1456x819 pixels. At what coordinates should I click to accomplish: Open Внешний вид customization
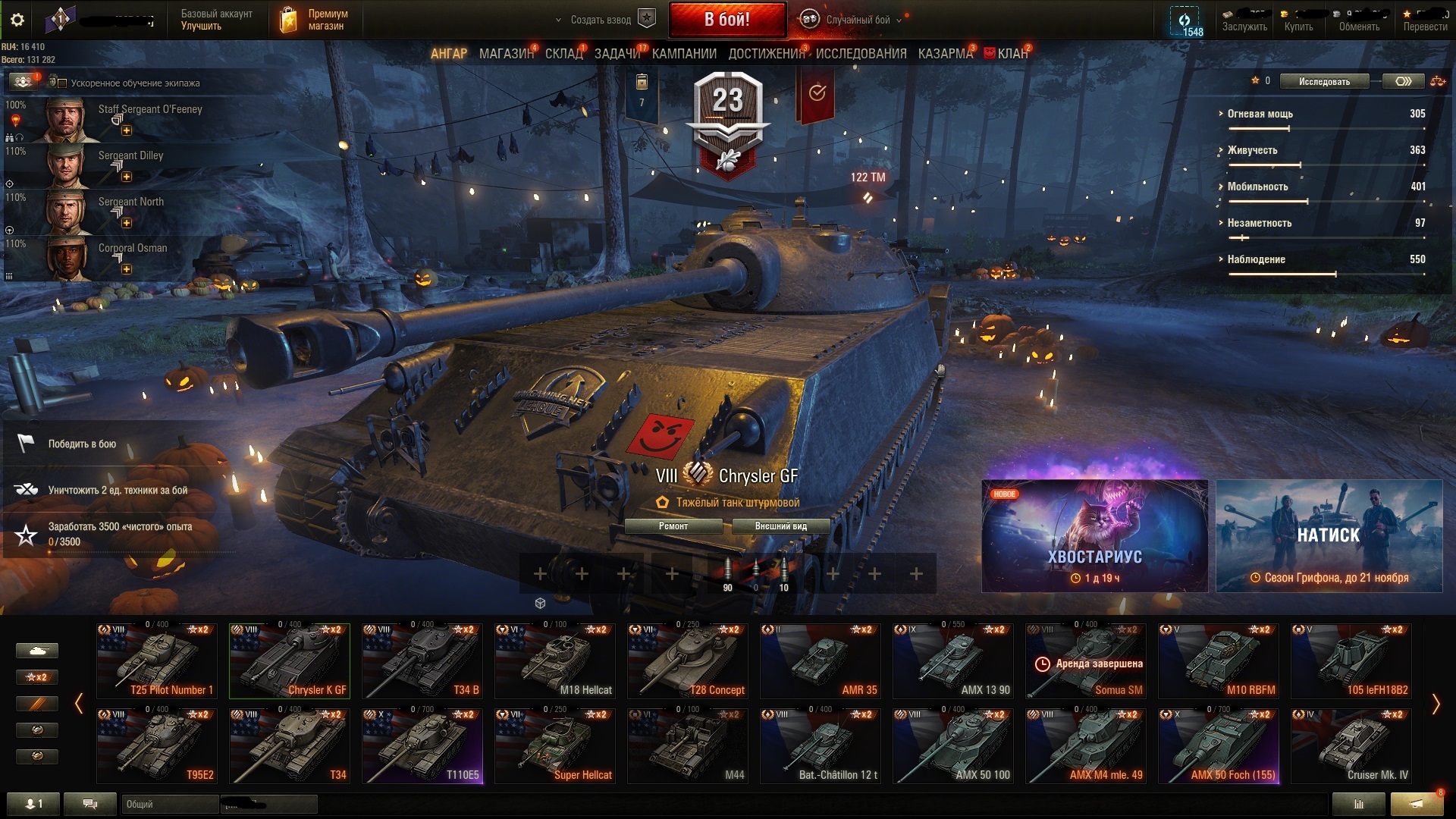tap(780, 526)
